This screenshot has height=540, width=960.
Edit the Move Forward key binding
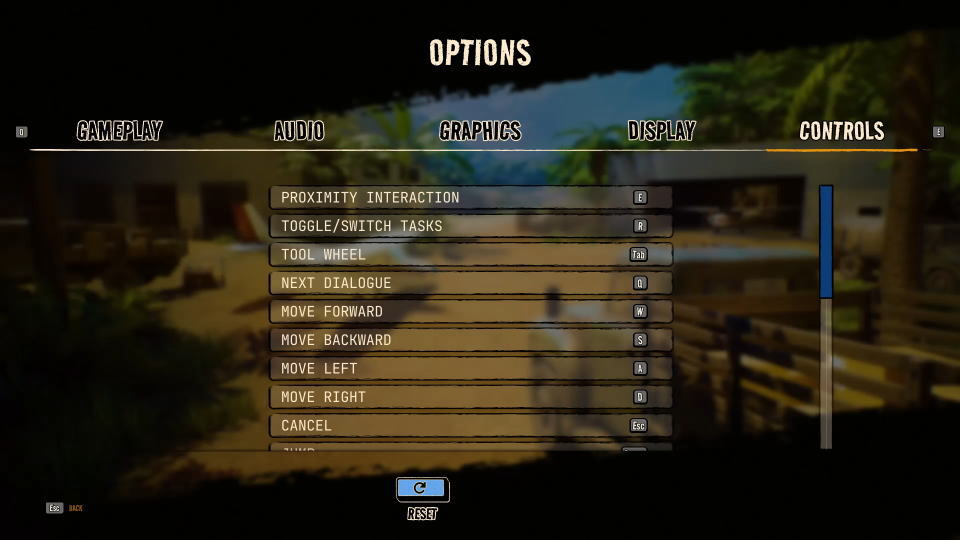(470, 312)
